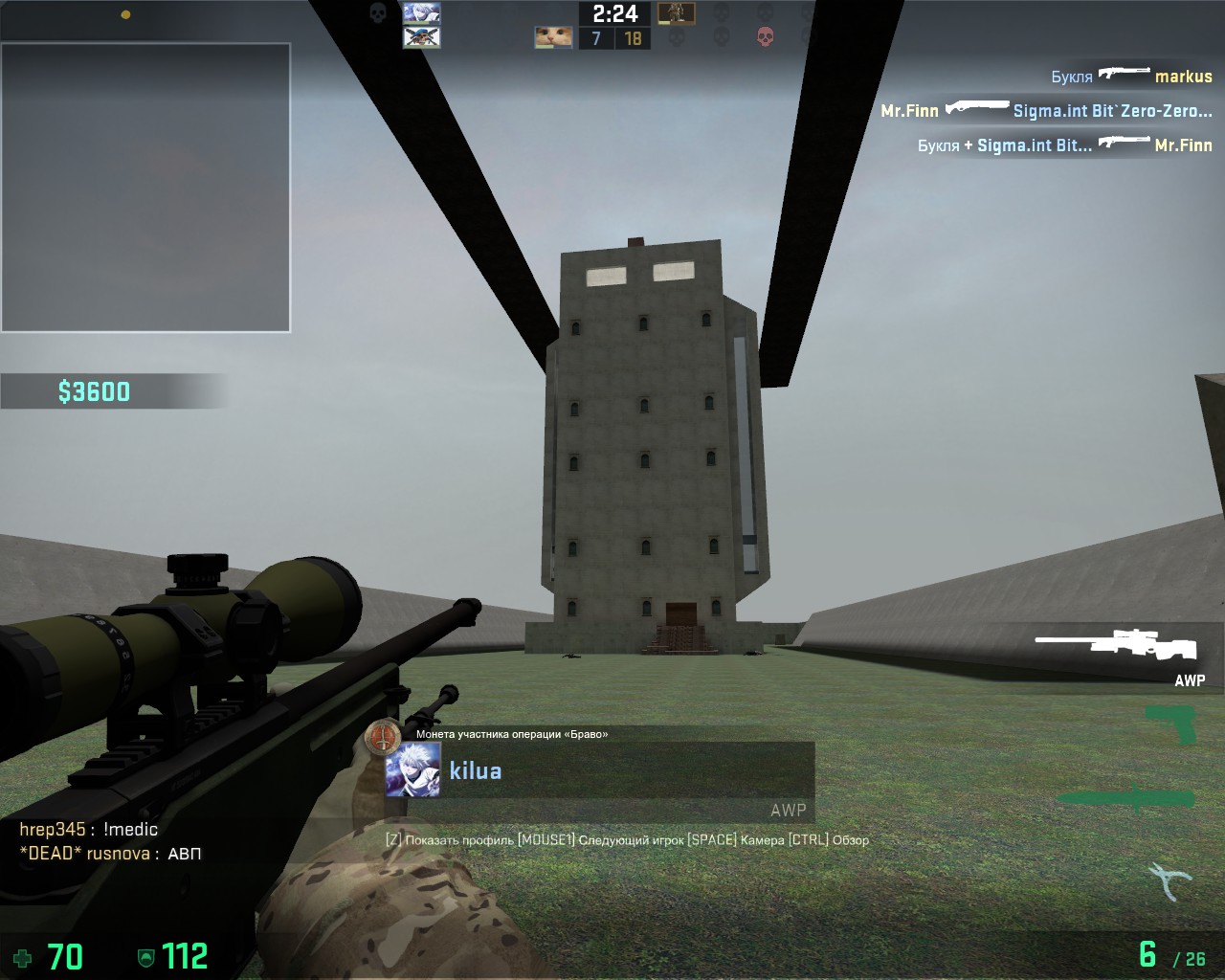Click the red skull icon in top bar

[x=765, y=37]
